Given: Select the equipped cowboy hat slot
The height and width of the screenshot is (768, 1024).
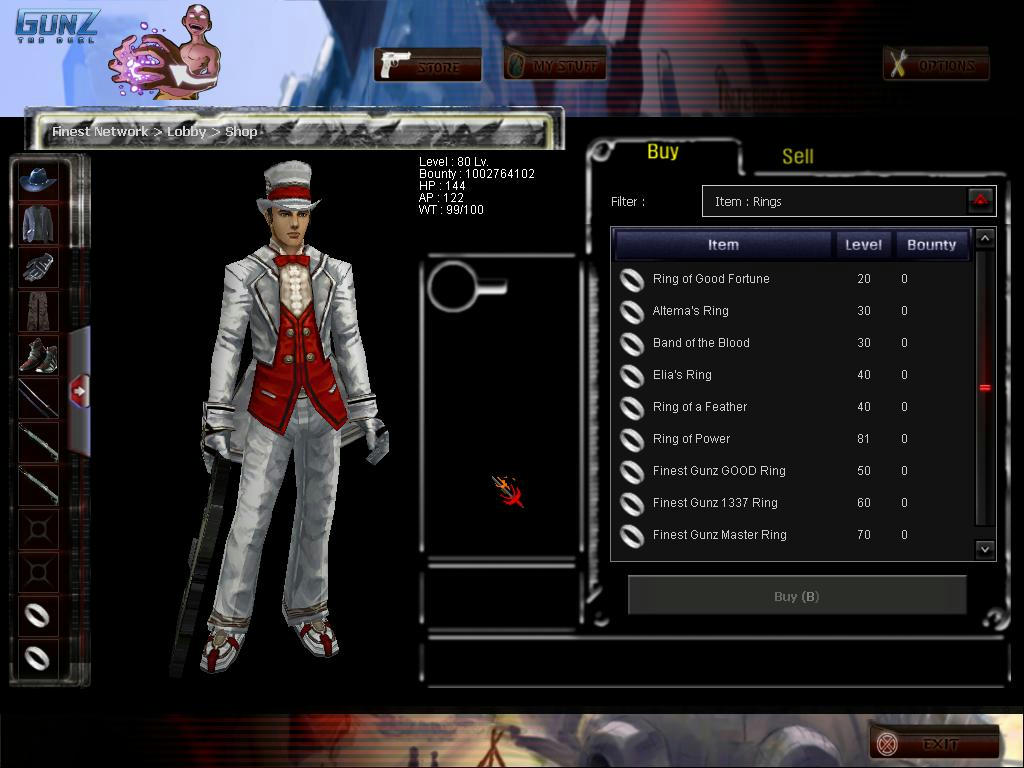Looking at the screenshot, I should (x=38, y=181).
